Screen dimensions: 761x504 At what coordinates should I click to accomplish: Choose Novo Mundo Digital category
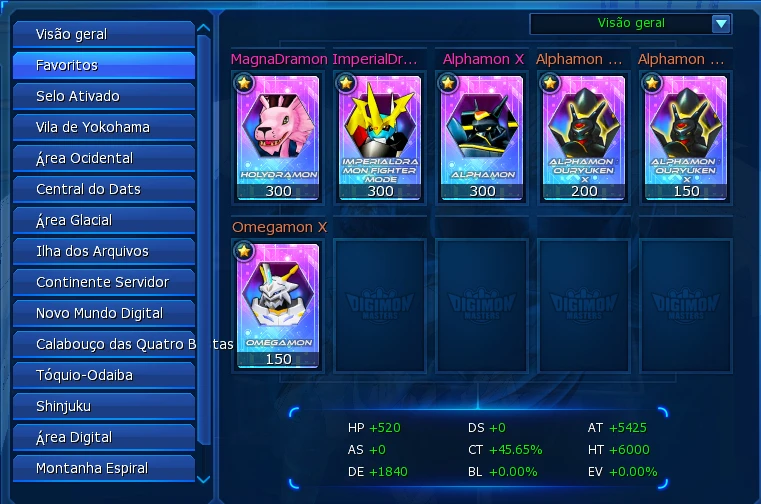click(103, 313)
